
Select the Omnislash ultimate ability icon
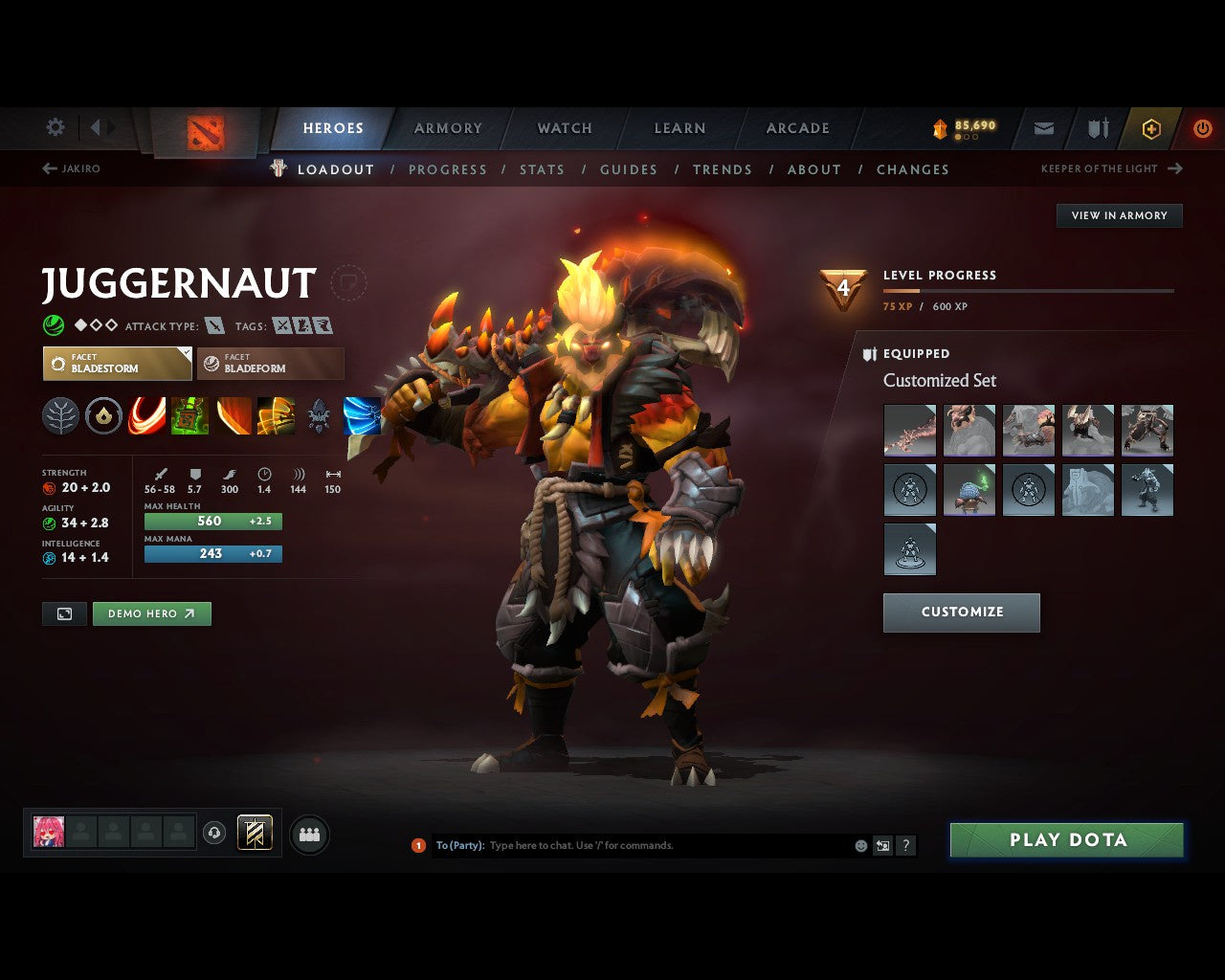pyautogui.click(x=278, y=415)
